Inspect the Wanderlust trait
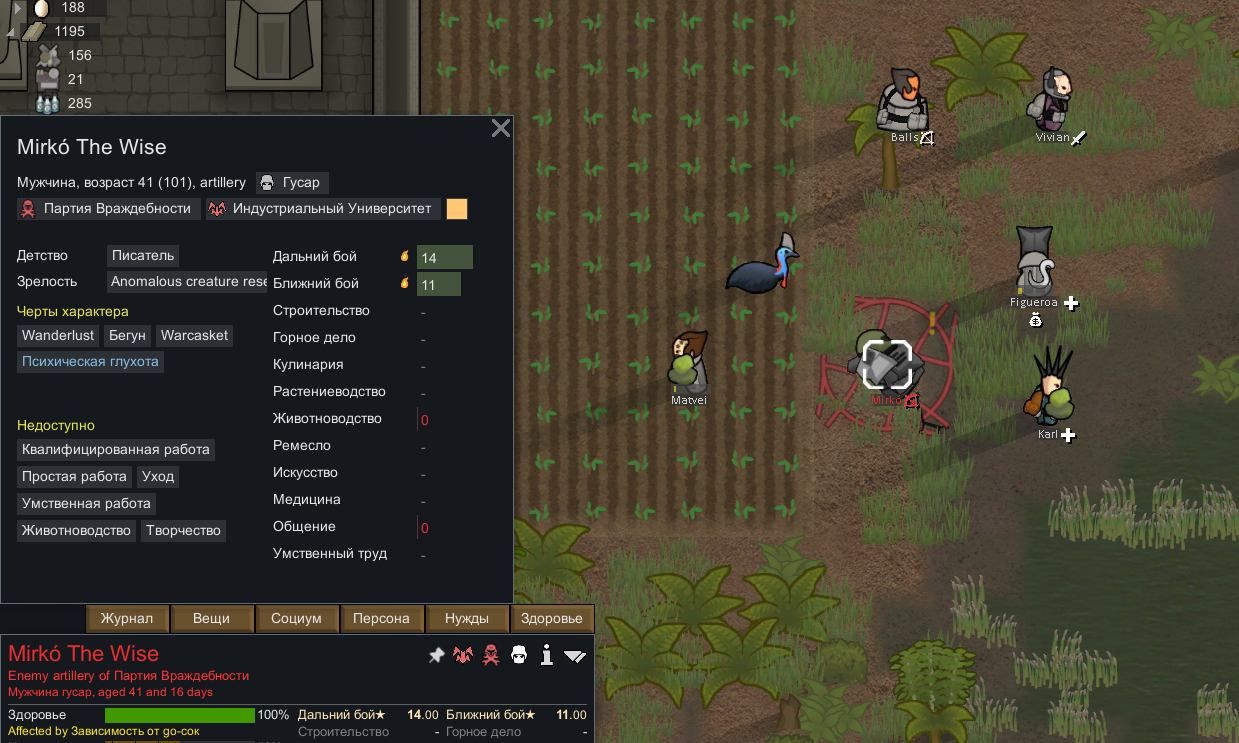 click(x=58, y=336)
